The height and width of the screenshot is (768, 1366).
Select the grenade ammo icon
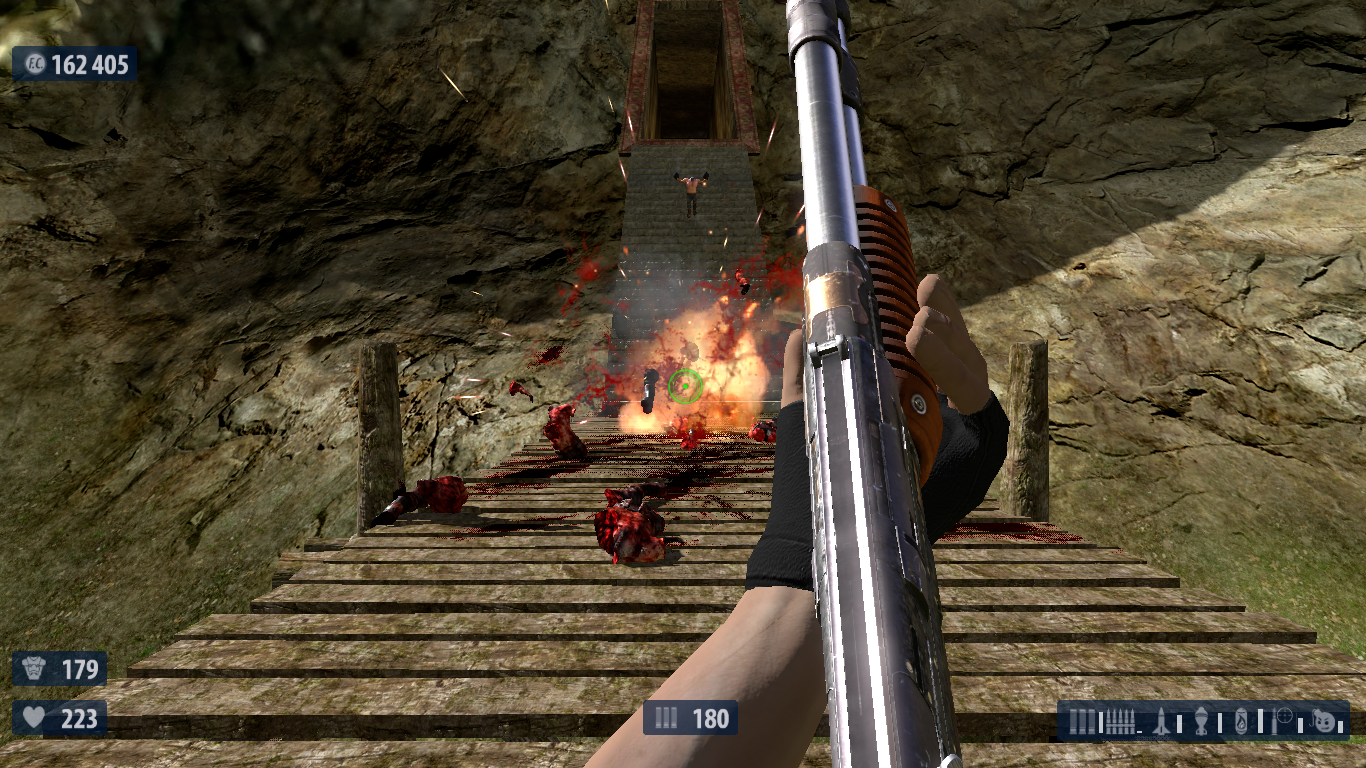pos(1201,720)
